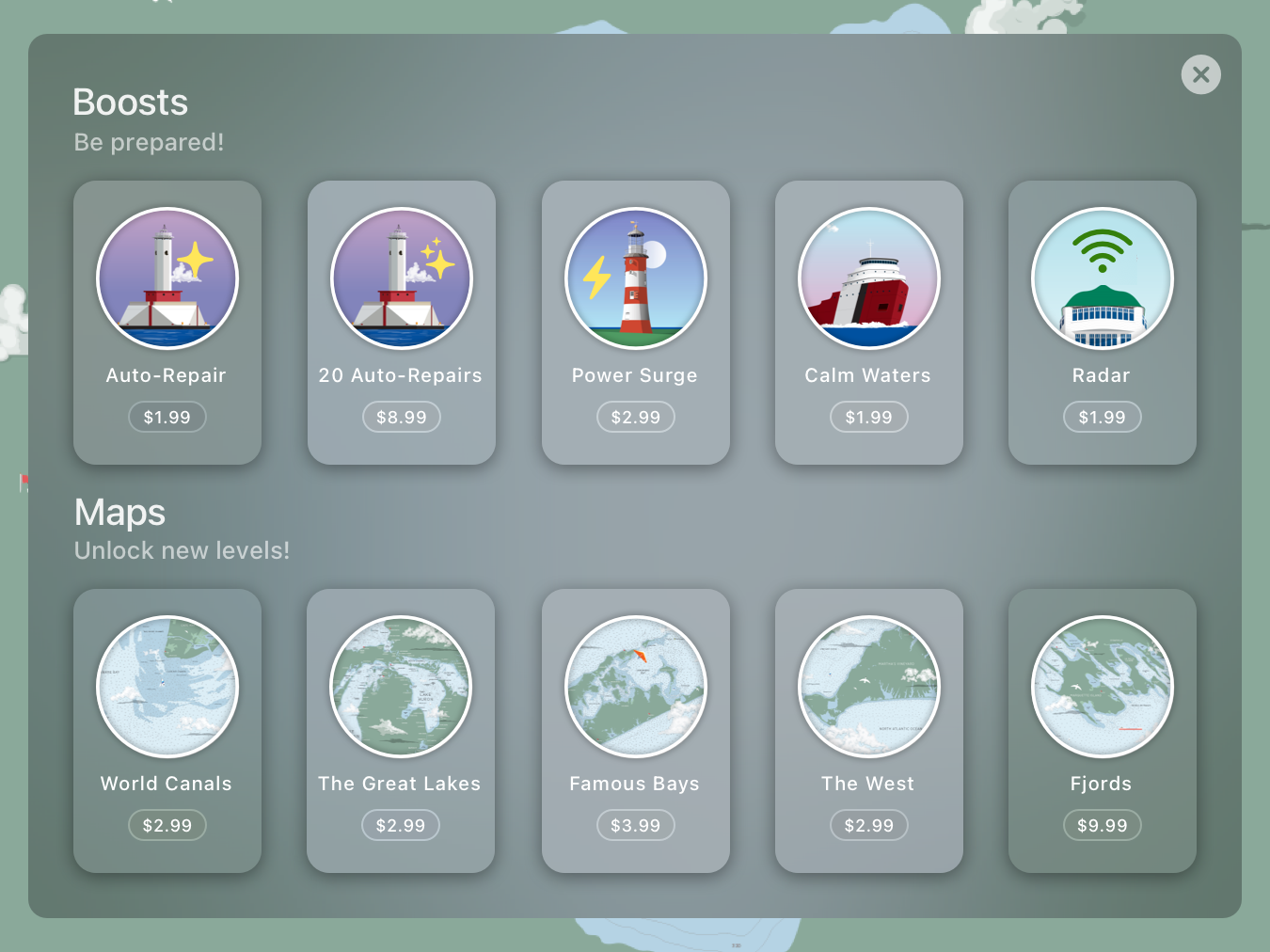Purchase Calm Waters for $1.99
Image resolution: width=1270 pixels, height=952 pixels.
(868, 416)
